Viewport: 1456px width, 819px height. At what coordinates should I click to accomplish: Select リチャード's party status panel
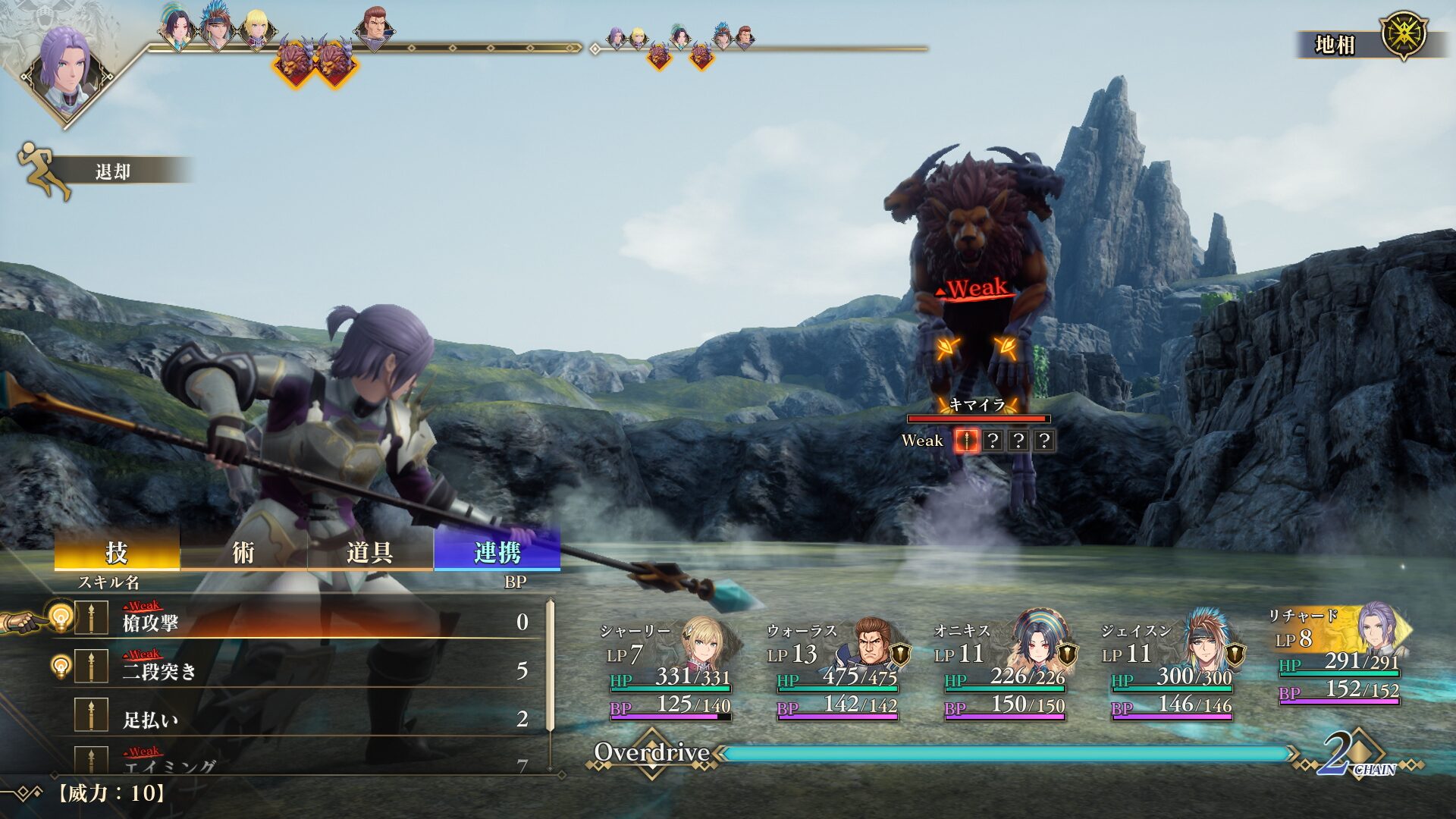pyautogui.click(x=1338, y=657)
